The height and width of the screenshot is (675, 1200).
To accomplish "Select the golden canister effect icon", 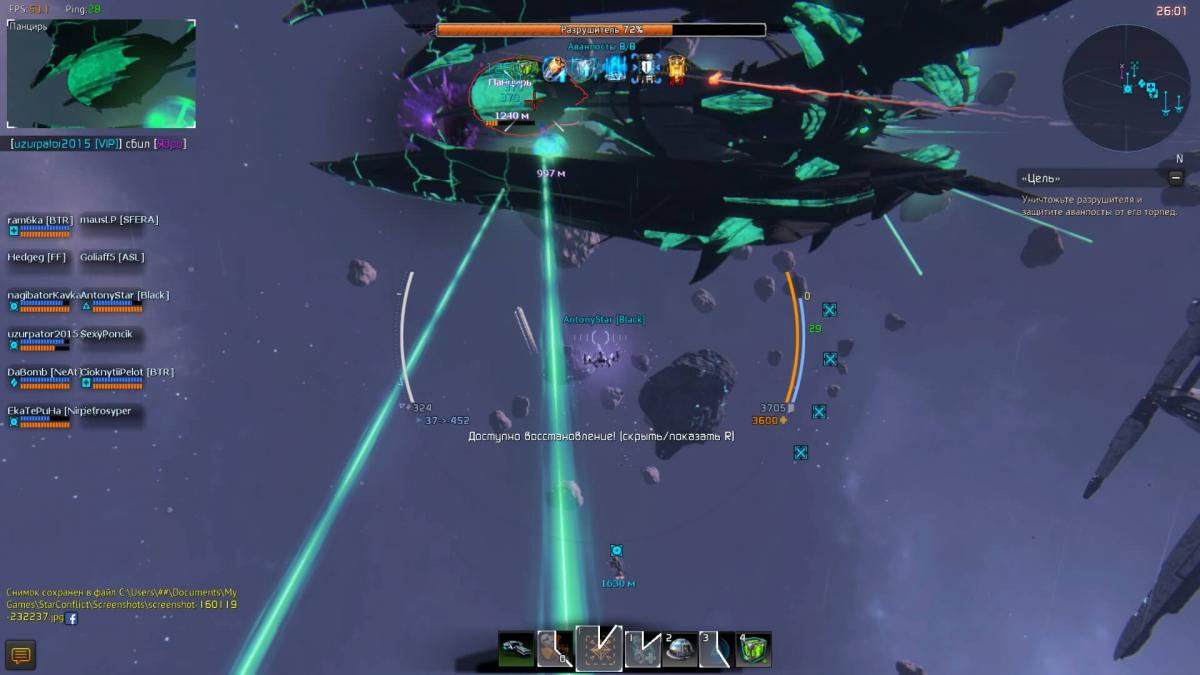I will pyautogui.click(x=677, y=69).
